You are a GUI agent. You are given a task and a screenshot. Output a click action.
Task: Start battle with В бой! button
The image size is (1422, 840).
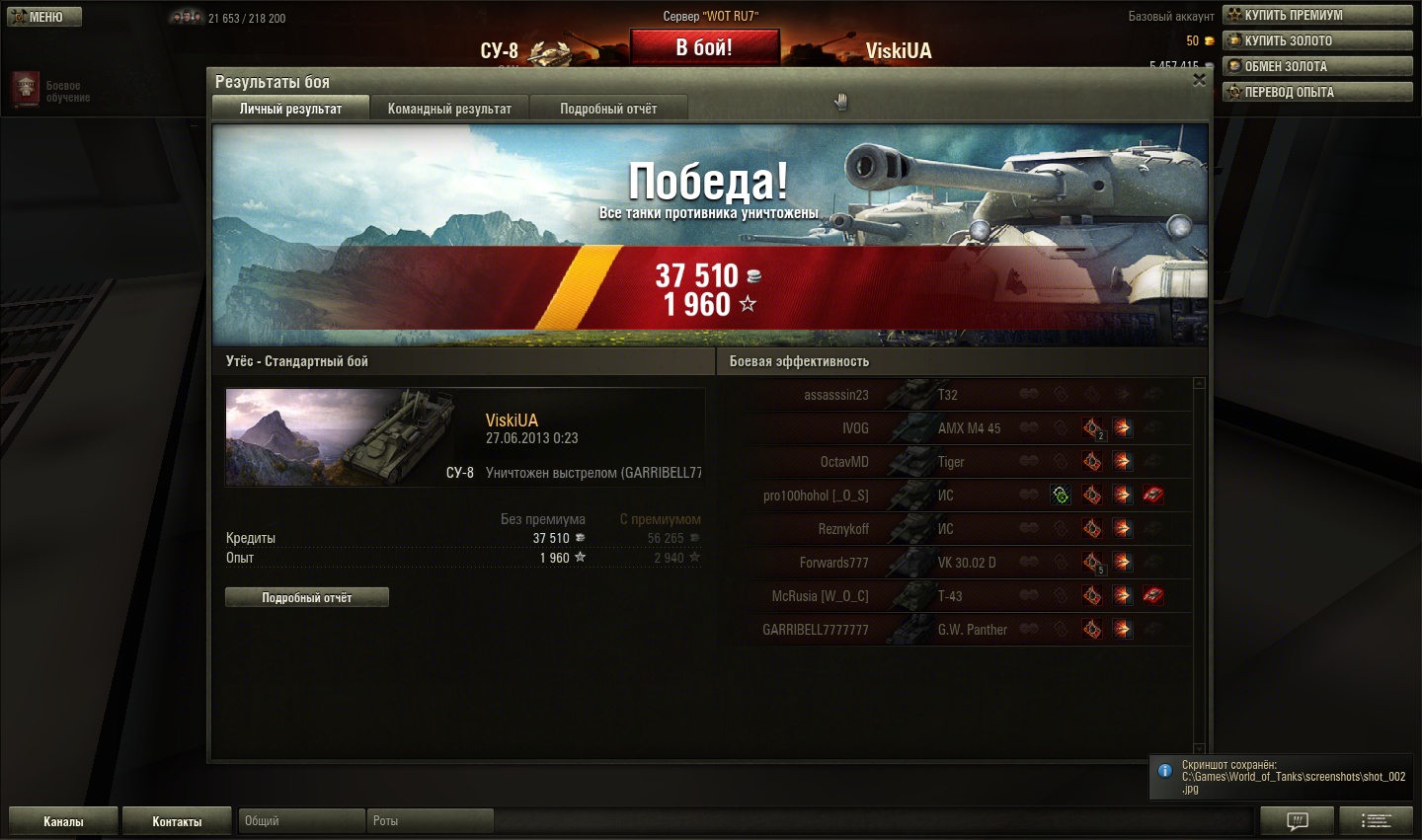tap(704, 47)
